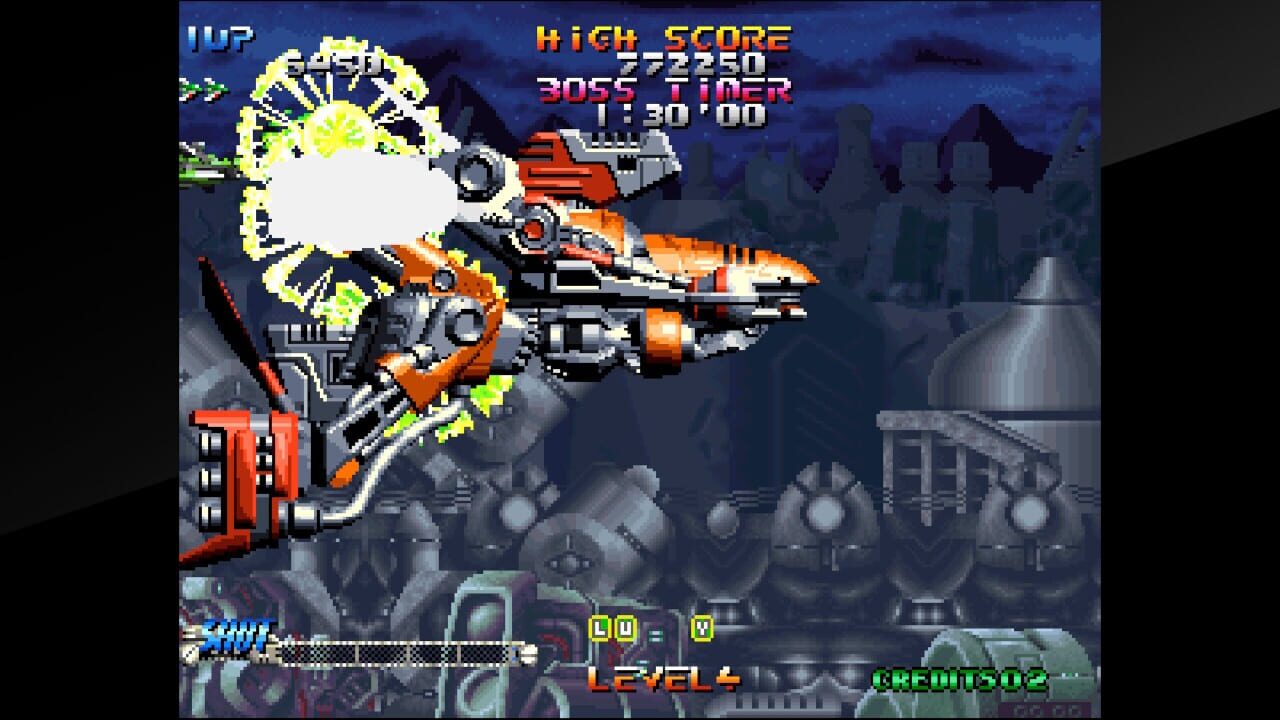Select the green L power-up badge

(600, 628)
